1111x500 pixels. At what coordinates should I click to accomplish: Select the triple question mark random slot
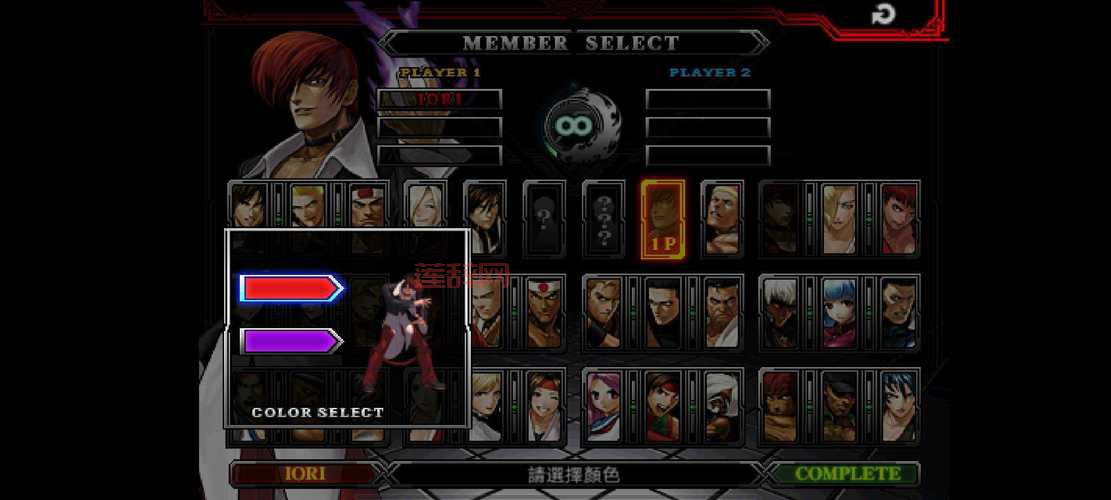click(x=604, y=217)
